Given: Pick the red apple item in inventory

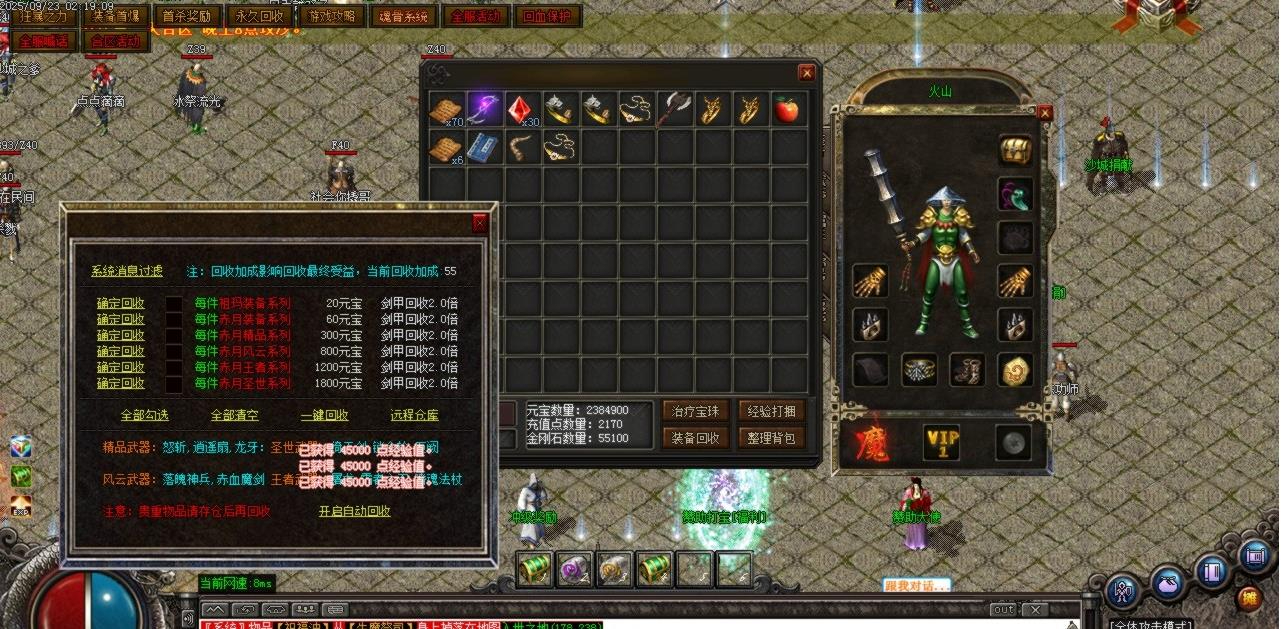Looking at the screenshot, I should pyautogui.click(x=788, y=109).
